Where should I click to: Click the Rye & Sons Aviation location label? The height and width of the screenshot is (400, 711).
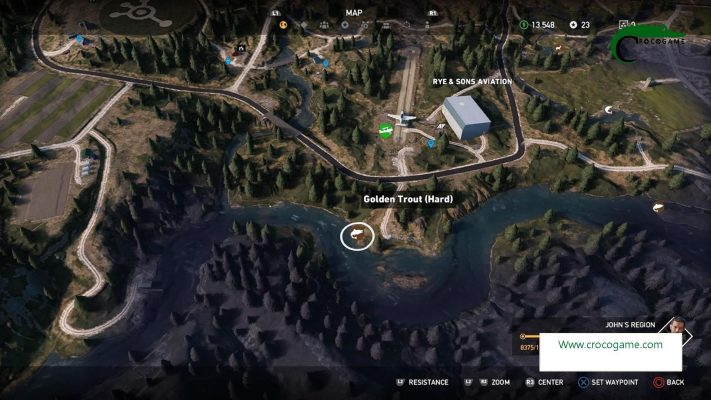[x=473, y=82]
